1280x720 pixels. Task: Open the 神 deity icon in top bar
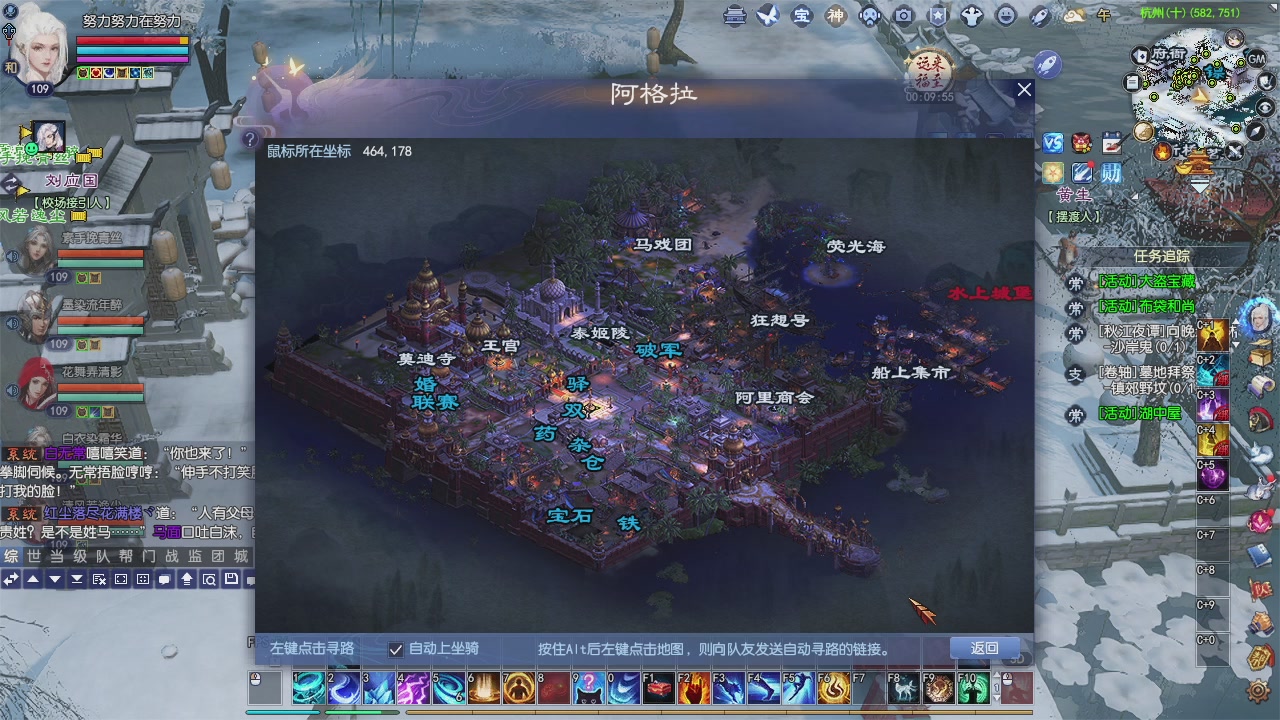click(836, 17)
